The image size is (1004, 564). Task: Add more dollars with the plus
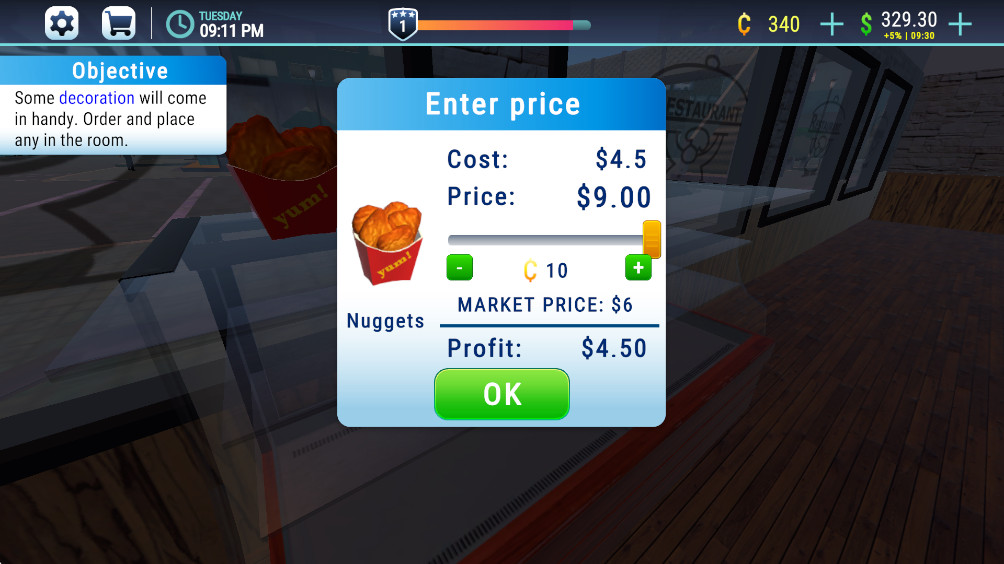pos(960,24)
